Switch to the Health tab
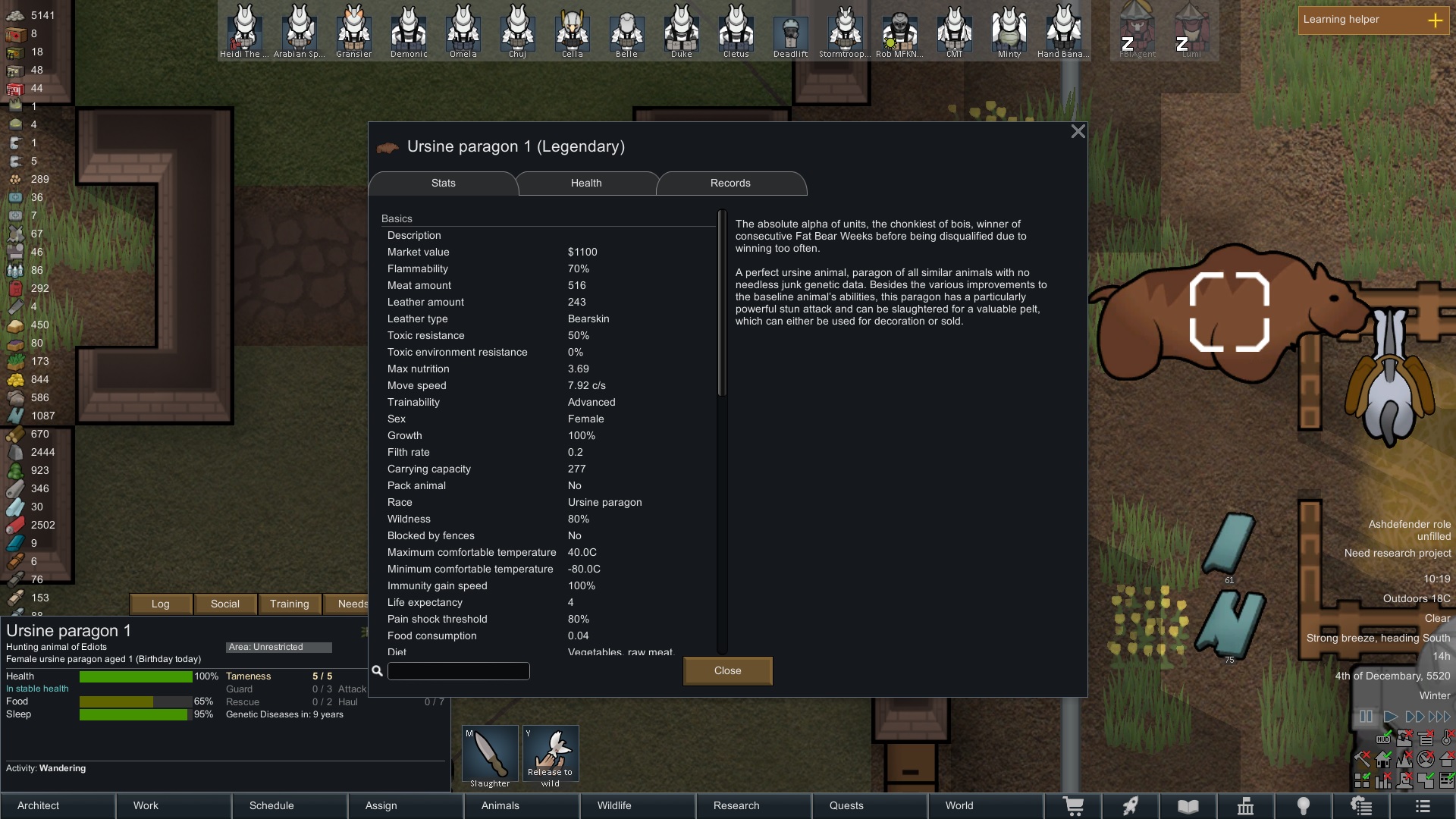 (x=585, y=183)
